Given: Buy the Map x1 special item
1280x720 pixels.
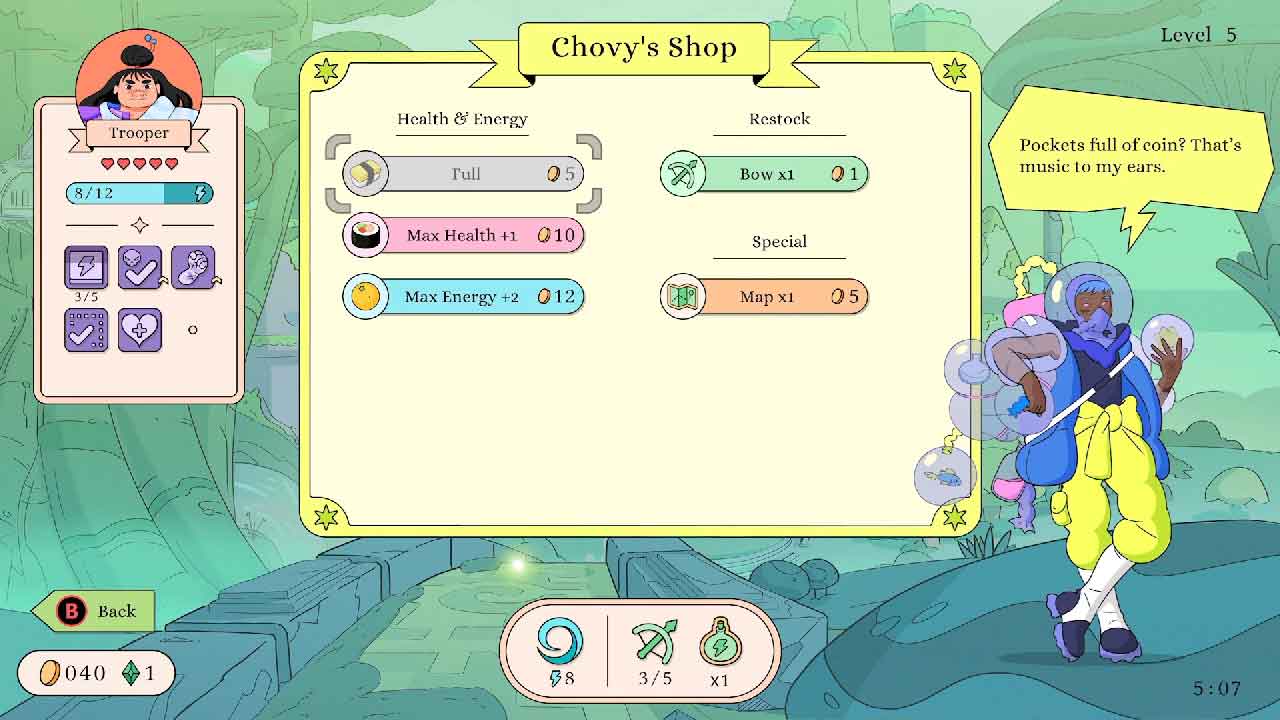Looking at the screenshot, I should click(765, 297).
